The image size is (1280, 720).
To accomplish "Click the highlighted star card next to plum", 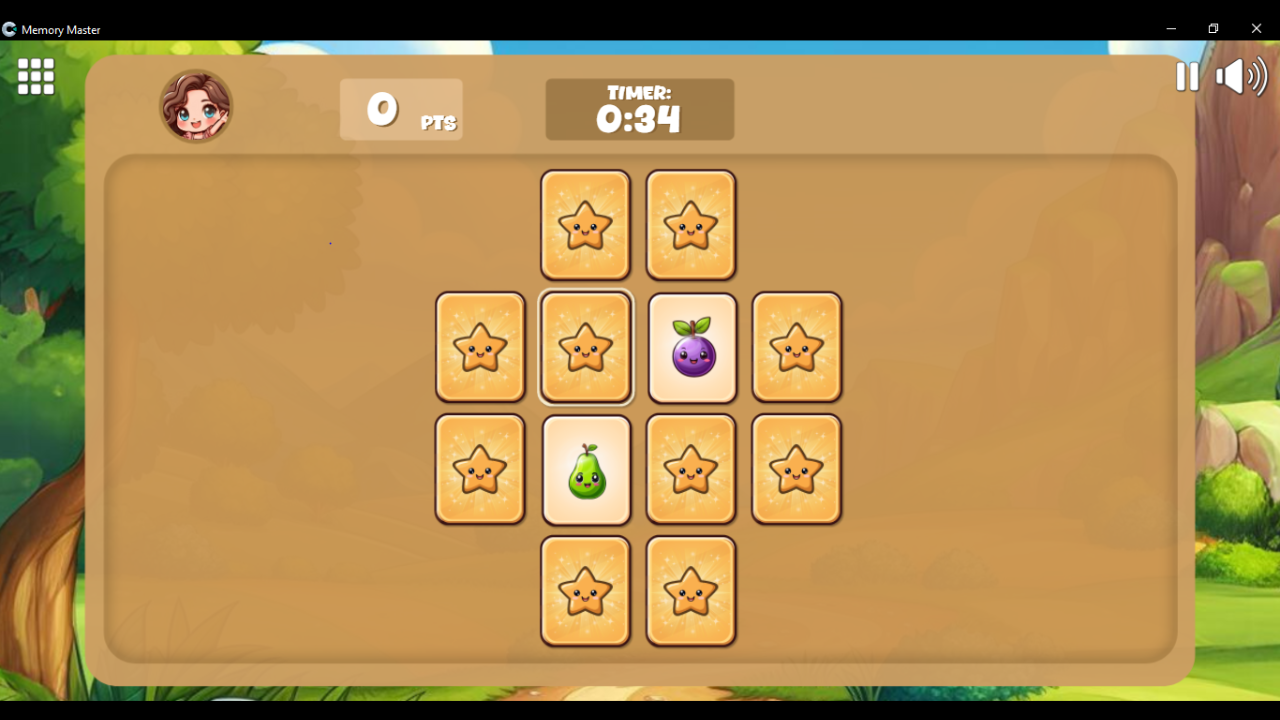I will tap(586, 347).
